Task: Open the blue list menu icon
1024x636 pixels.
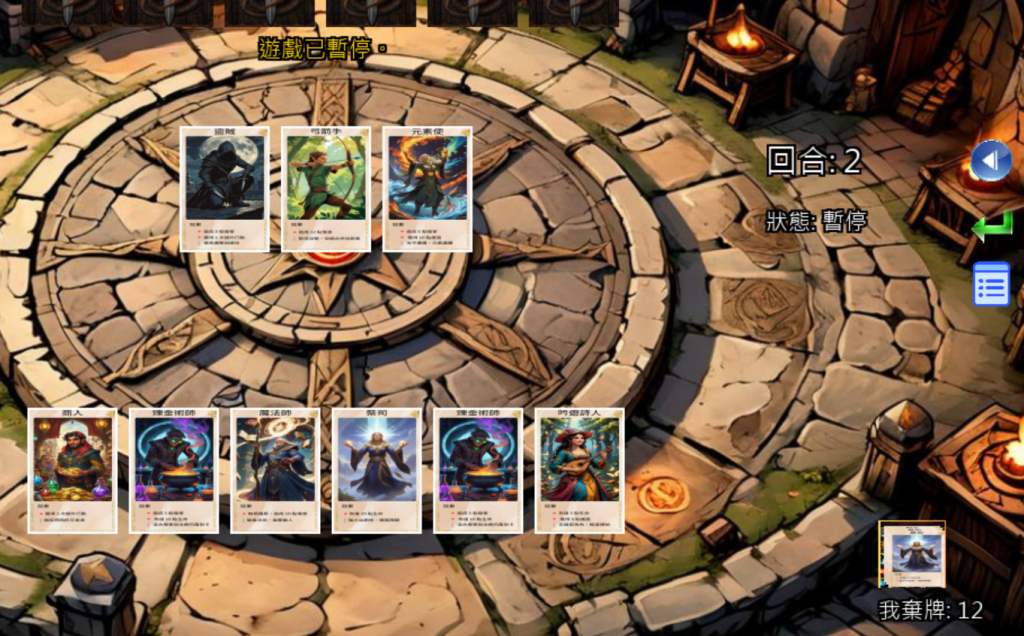Action: click(991, 284)
